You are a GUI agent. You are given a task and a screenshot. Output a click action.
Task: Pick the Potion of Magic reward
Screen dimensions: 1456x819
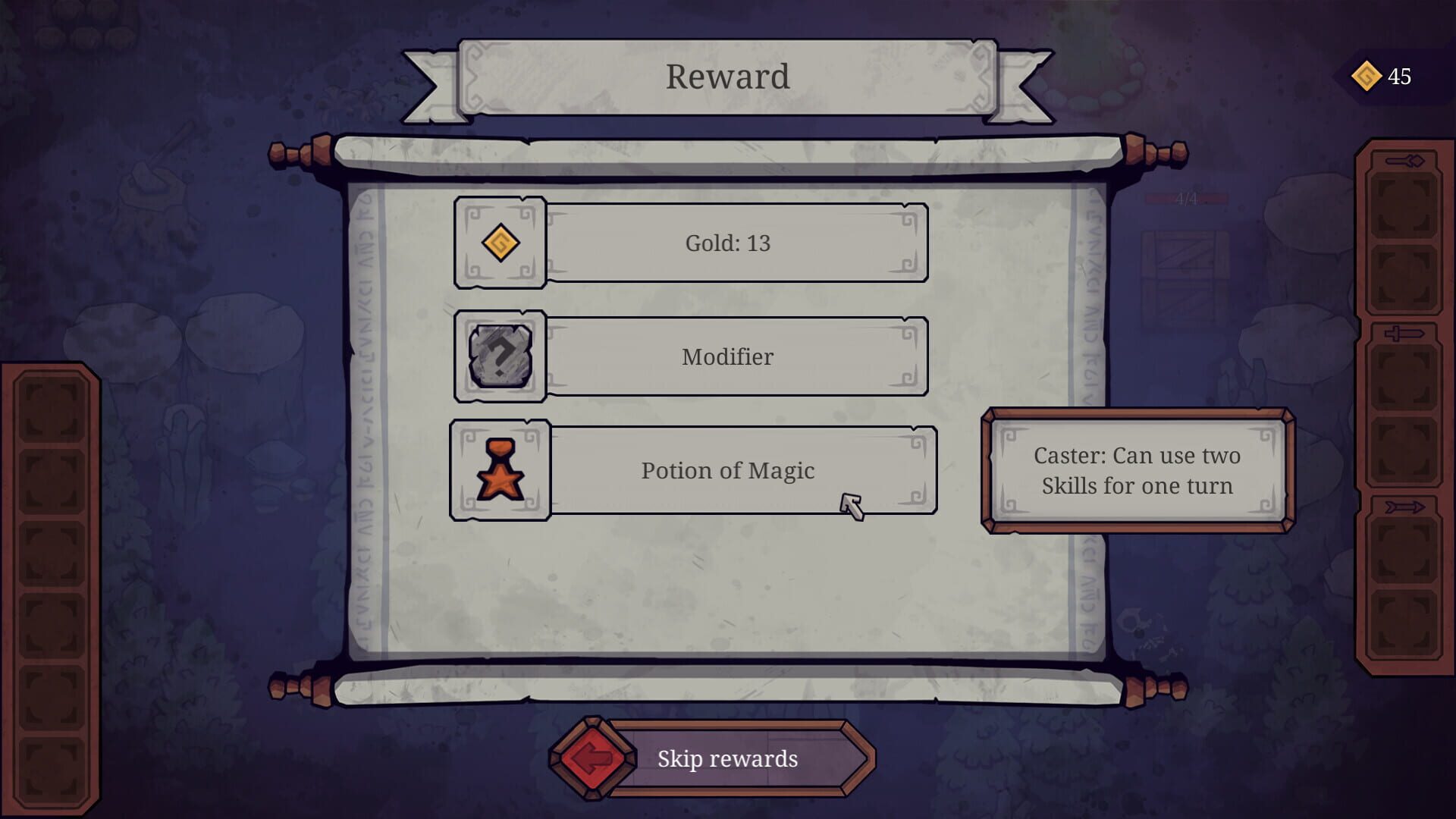[726, 470]
